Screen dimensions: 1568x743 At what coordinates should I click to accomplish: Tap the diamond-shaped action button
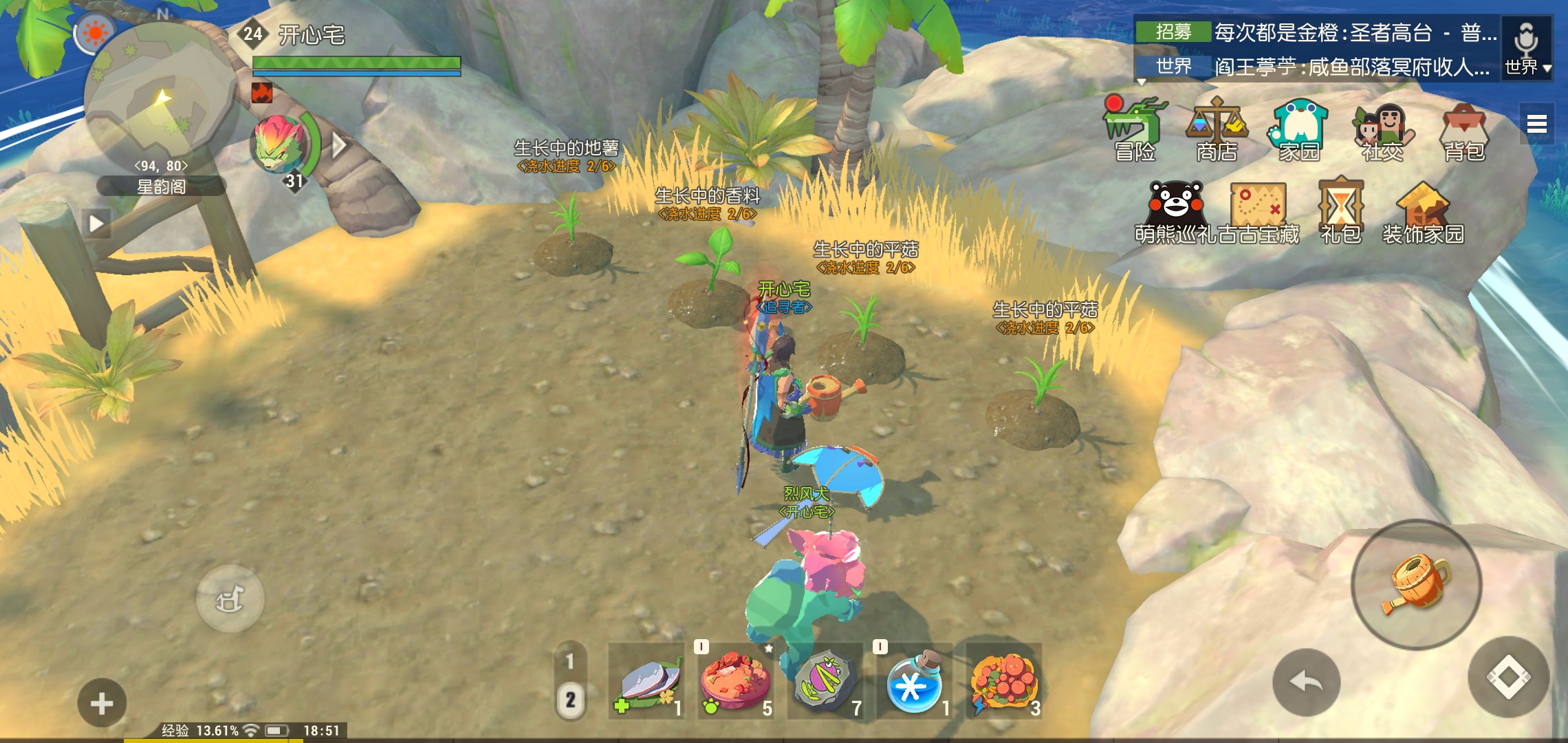pyautogui.click(x=1508, y=677)
